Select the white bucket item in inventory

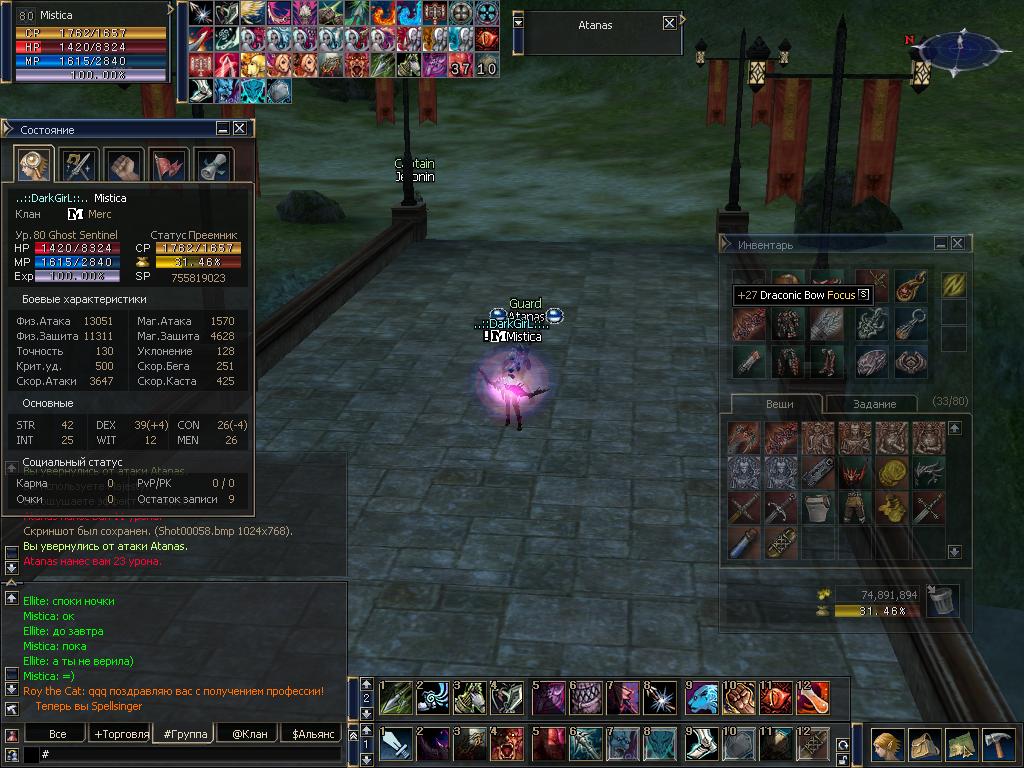[x=817, y=507]
